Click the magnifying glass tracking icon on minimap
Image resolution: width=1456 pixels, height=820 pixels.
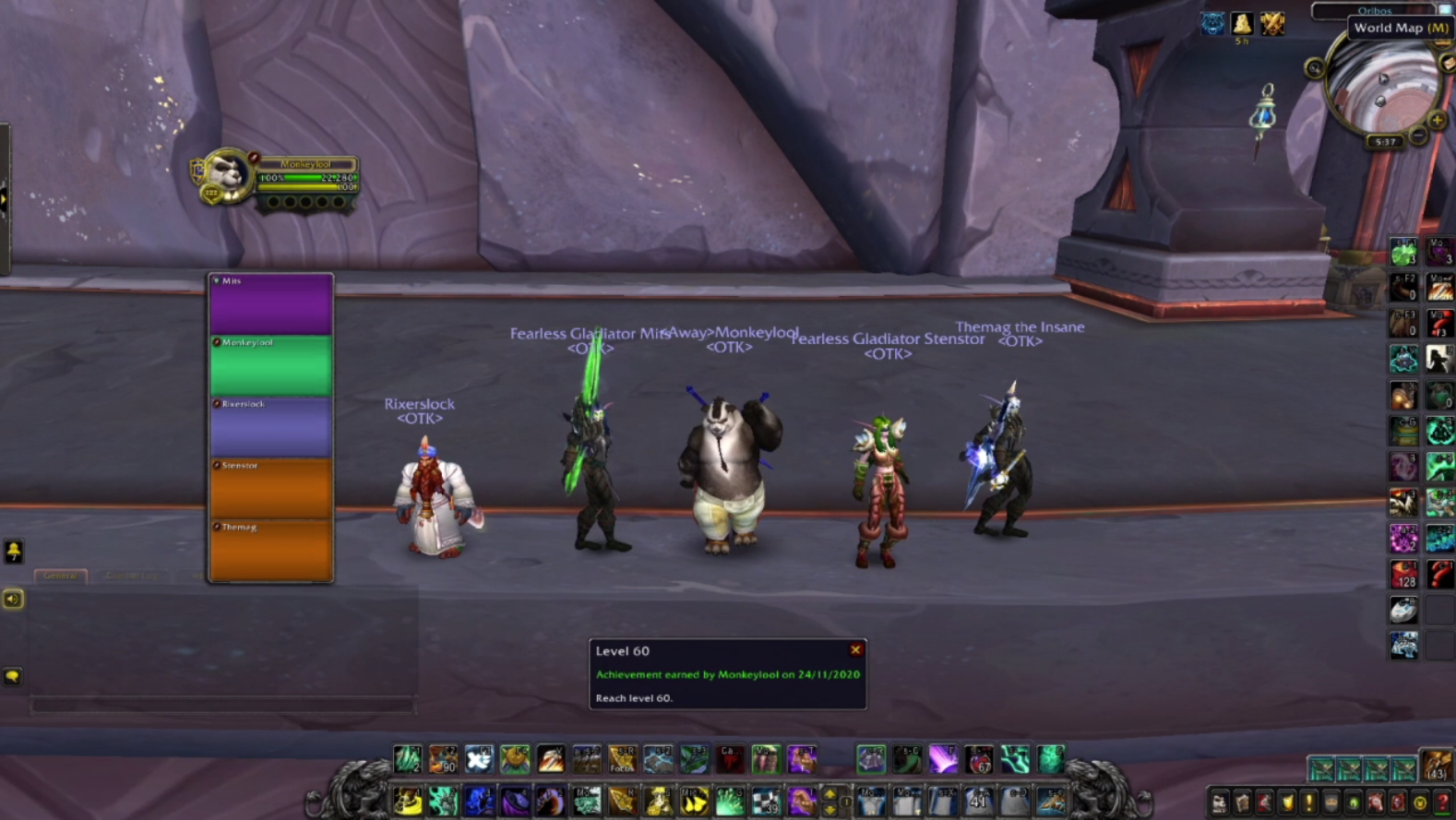1315,68
